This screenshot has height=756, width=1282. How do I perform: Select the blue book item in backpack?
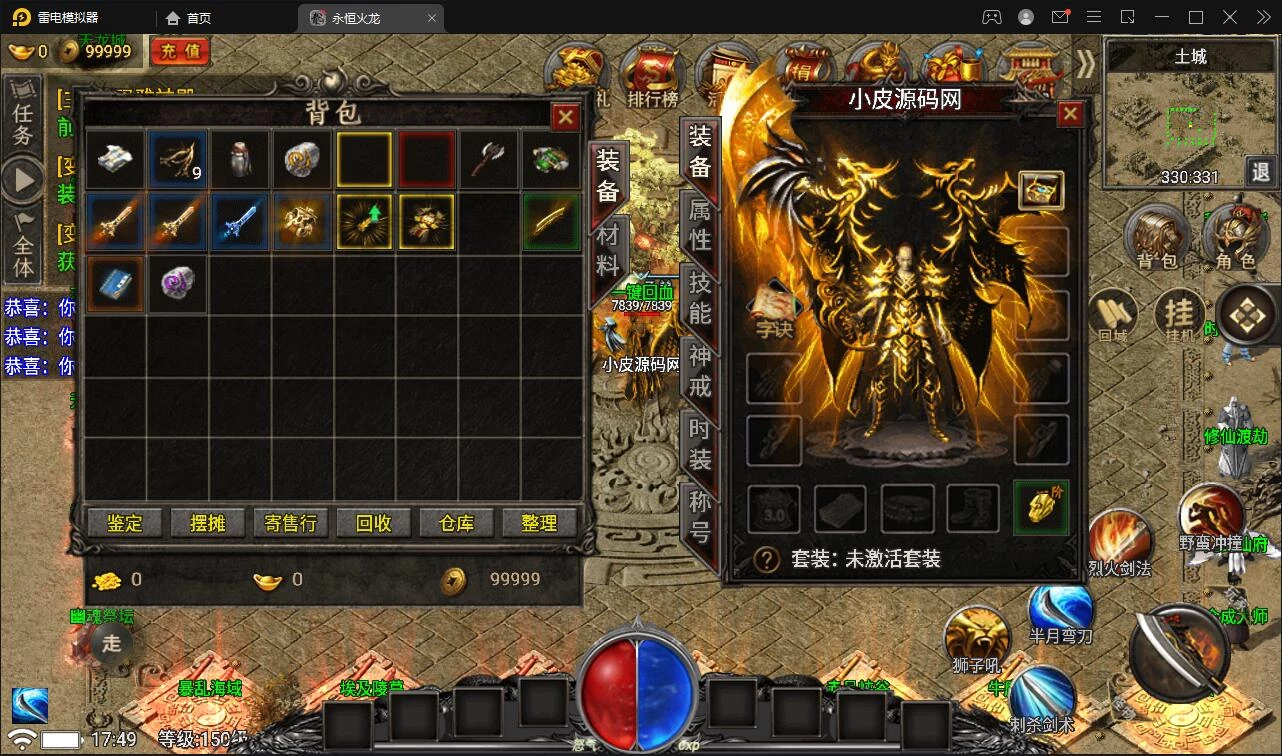pyautogui.click(x=115, y=284)
